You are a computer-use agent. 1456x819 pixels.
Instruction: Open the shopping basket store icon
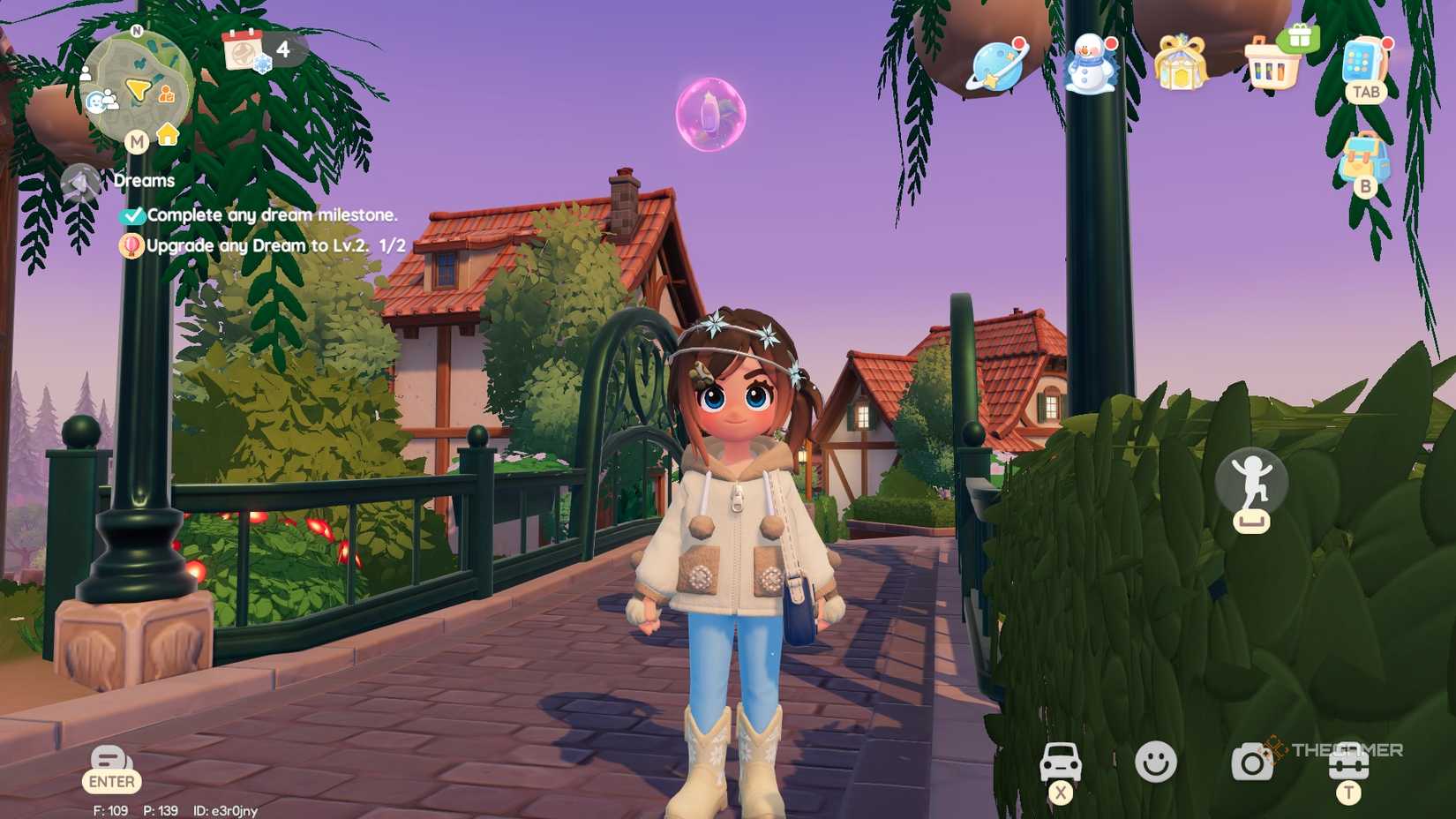[1271, 62]
